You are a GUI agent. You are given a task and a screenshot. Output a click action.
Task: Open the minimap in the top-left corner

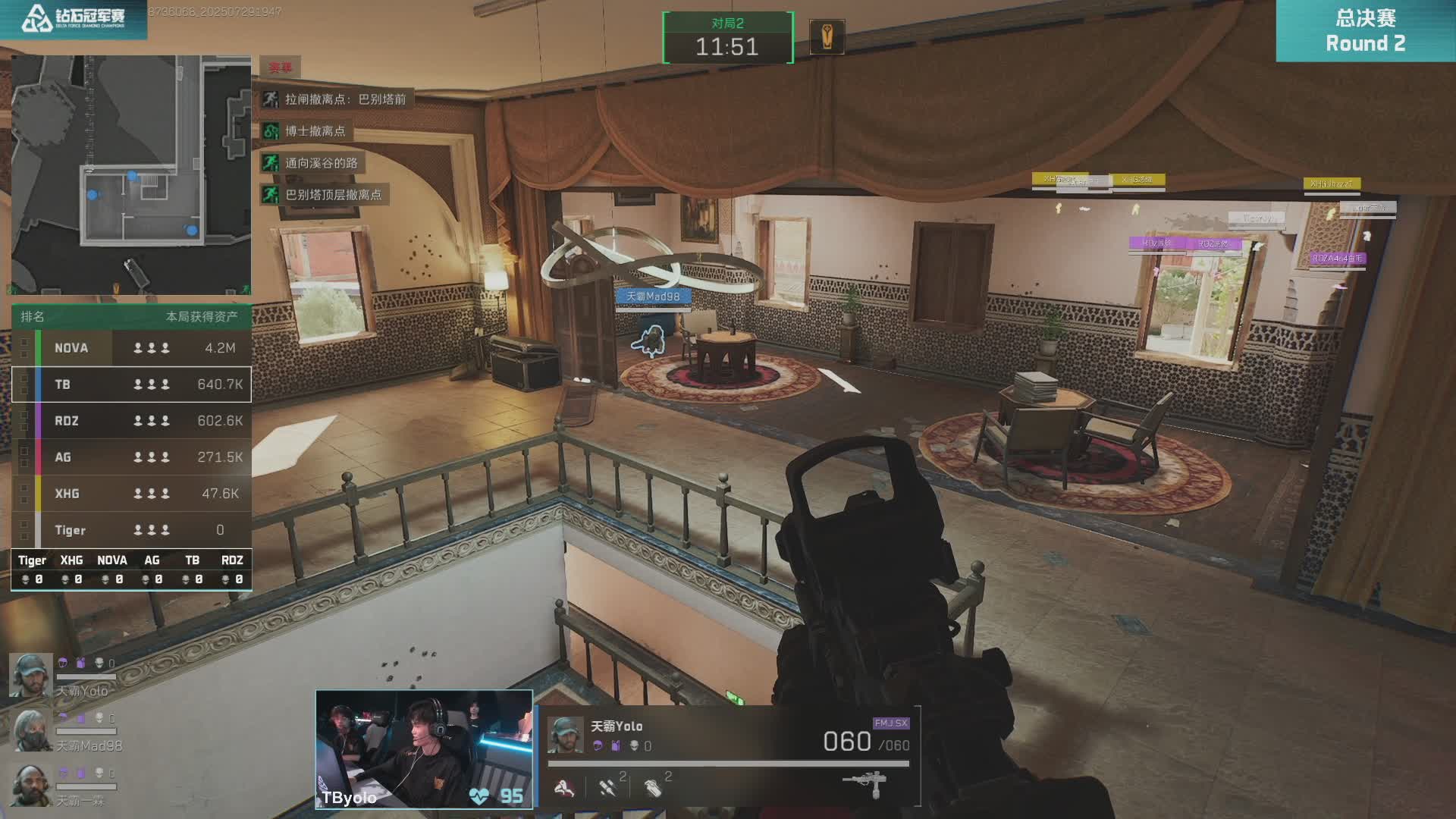pos(131,174)
